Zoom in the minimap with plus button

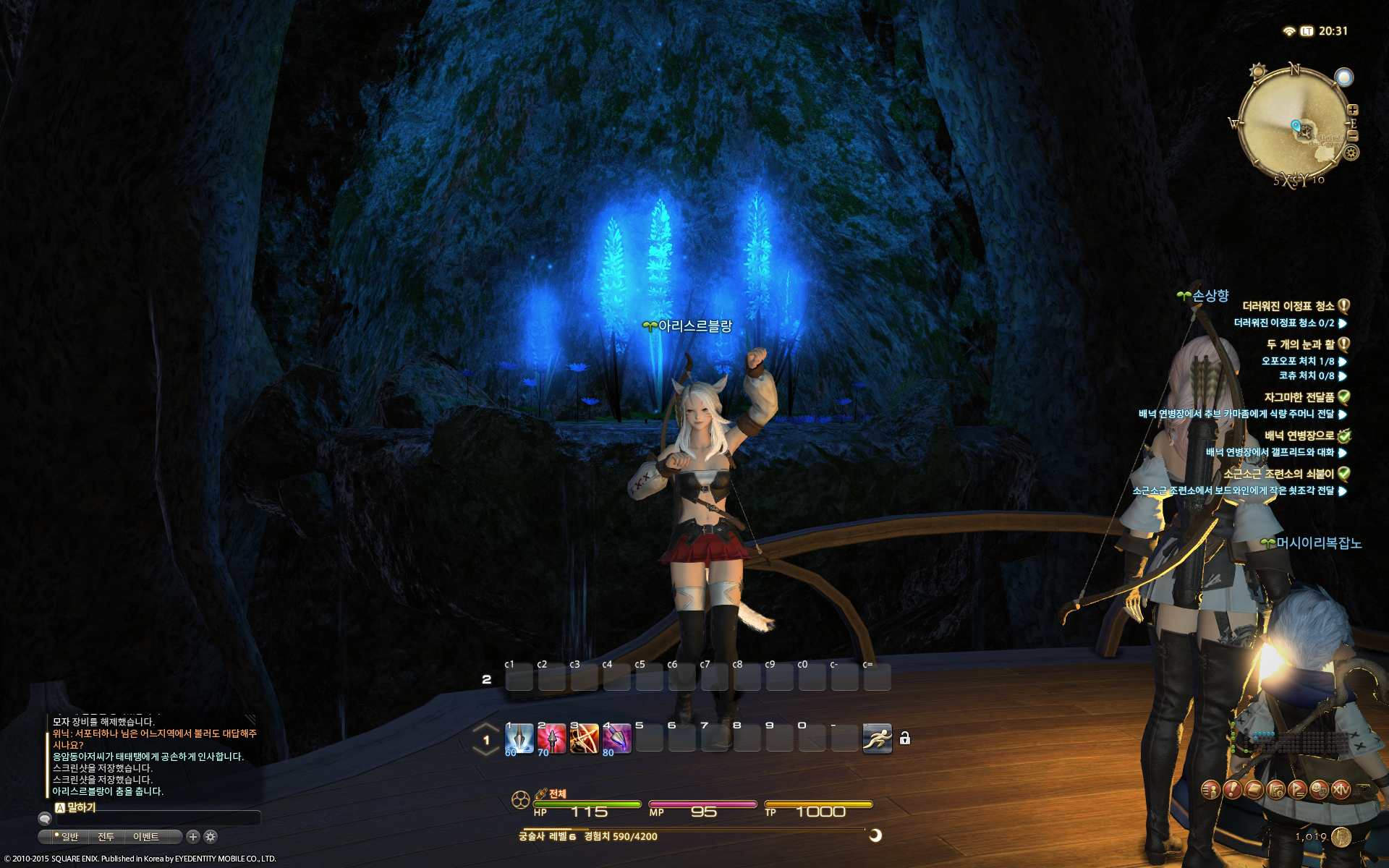pyautogui.click(x=1353, y=110)
